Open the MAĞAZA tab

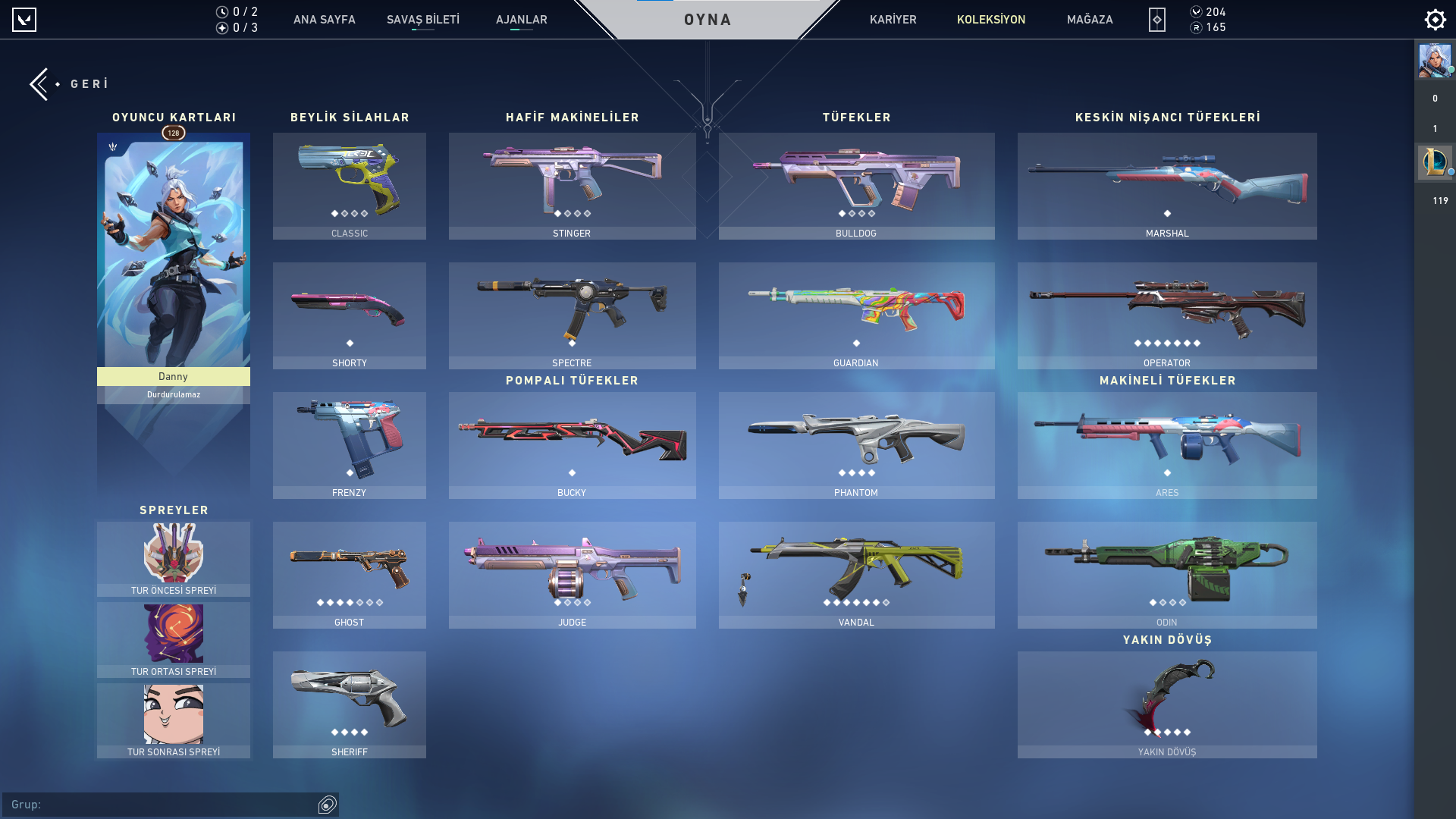[1090, 20]
